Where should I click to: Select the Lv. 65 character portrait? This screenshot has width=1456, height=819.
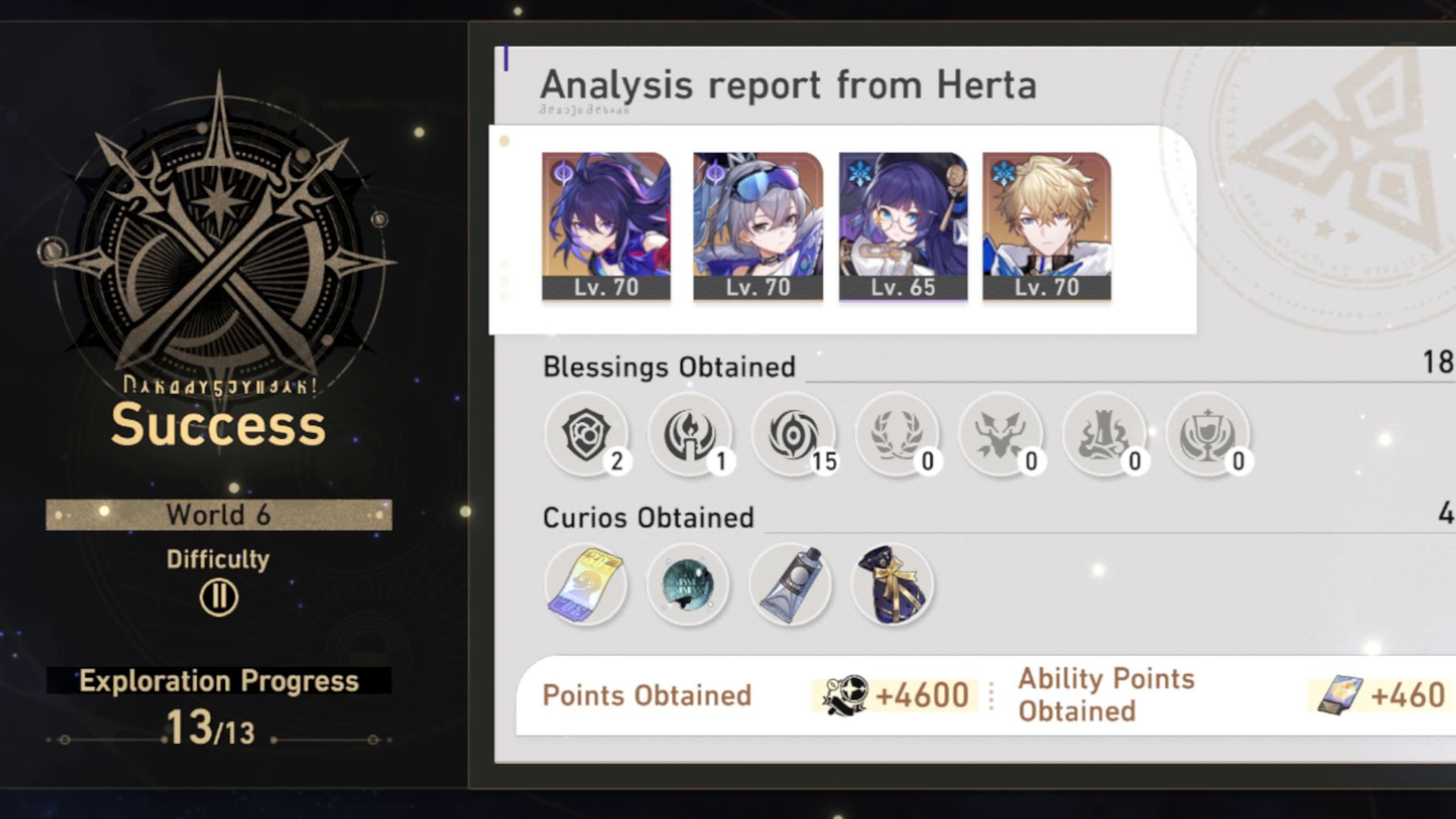click(x=901, y=224)
